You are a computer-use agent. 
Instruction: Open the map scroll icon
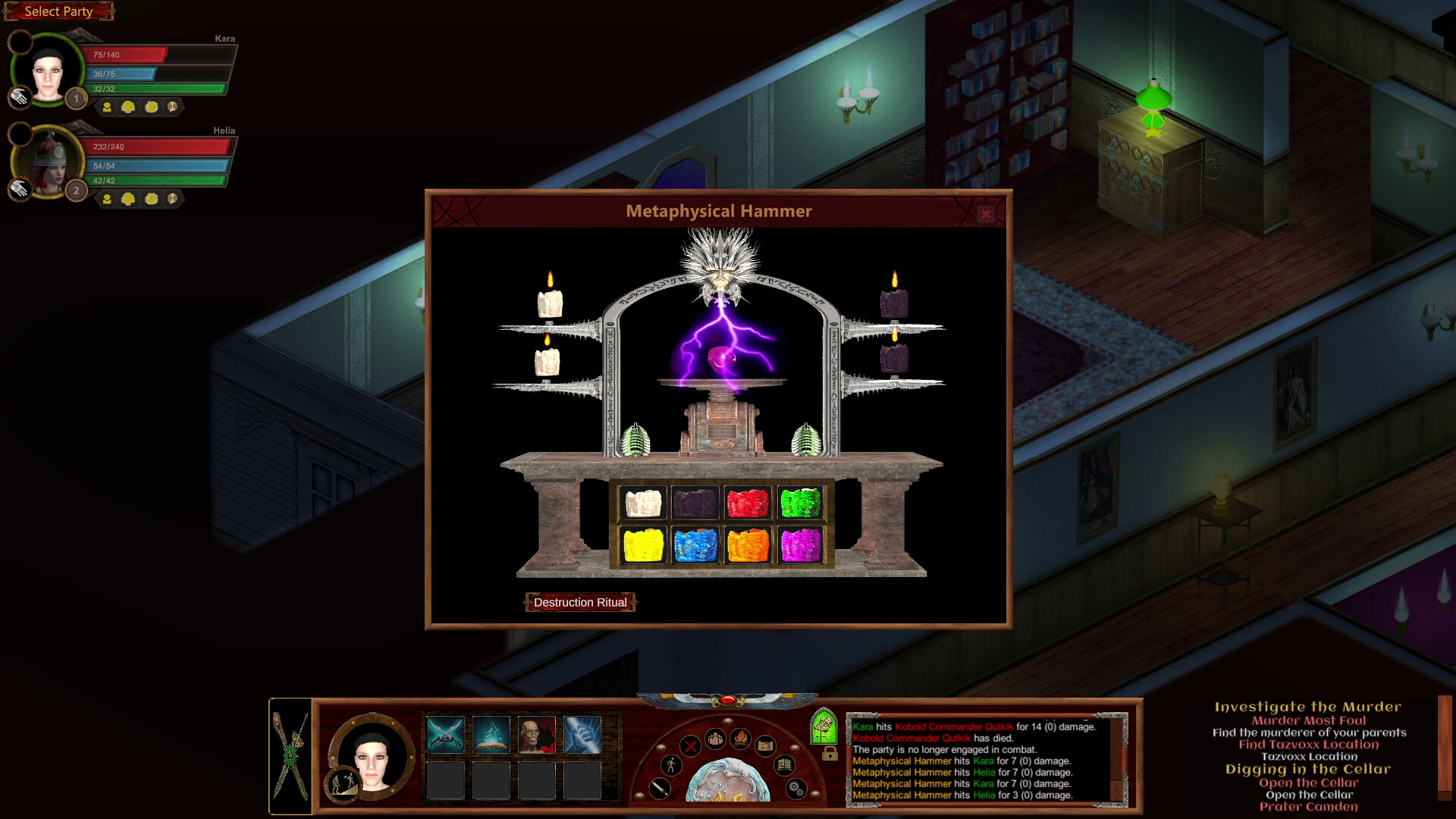pyautogui.click(x=766, y=747)
